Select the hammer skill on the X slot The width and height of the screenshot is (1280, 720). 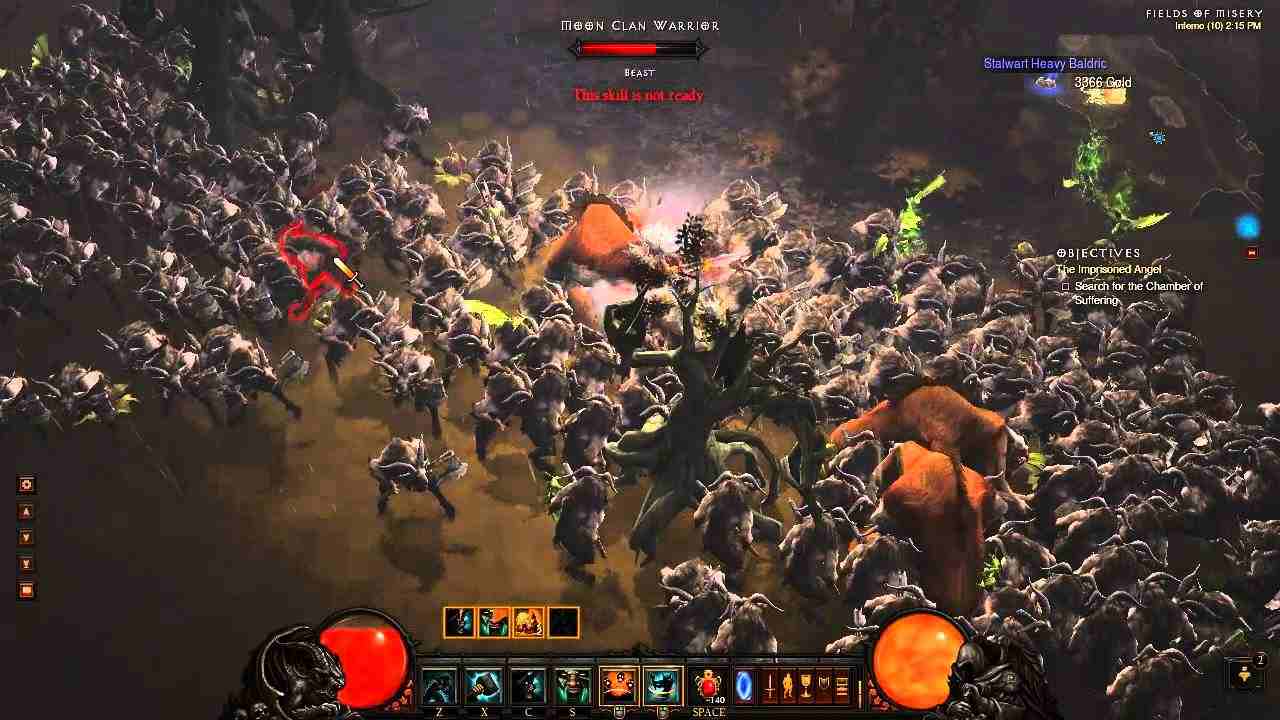tap(481, 683)
